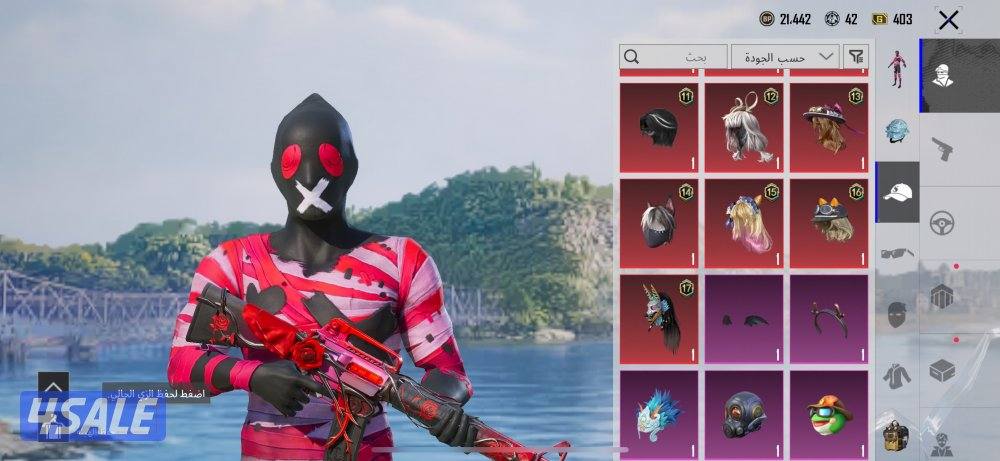
Task: Open the pistol weapons category
Action: tap(942, 149)
